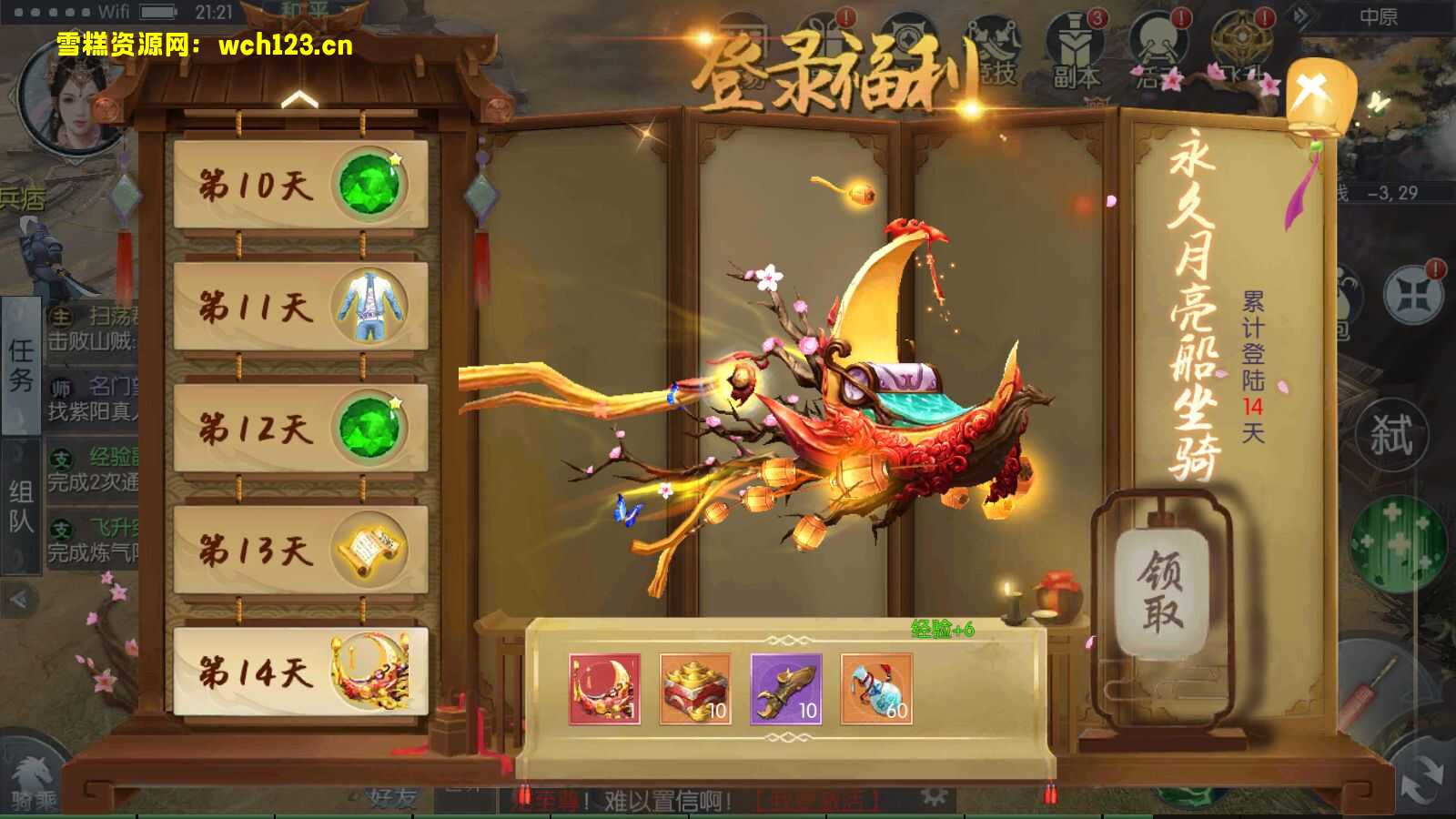Open the 好友 friends panel
Viewport: 1456px width, 819px height.
pos(391,796)
